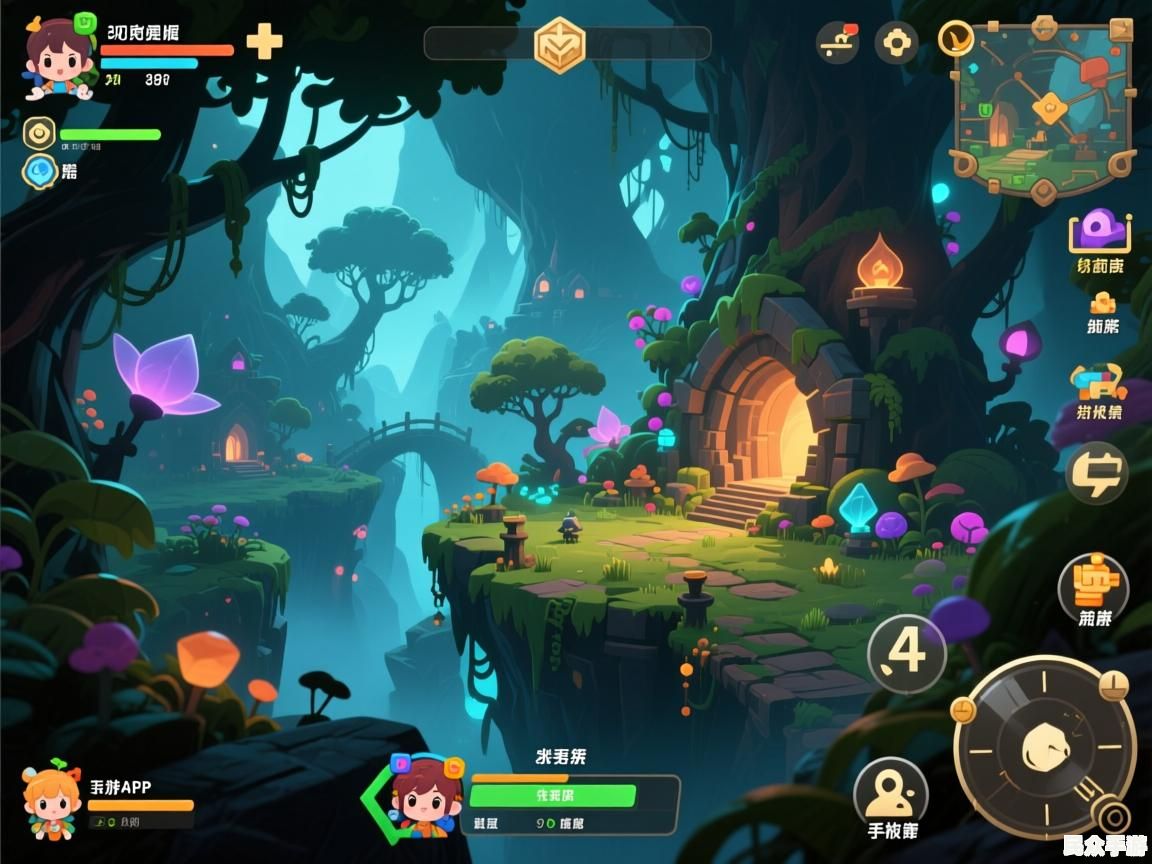Tap the yellow plus button
The height and width of the screenshot is (864, 1152).
tap(264, 42)
